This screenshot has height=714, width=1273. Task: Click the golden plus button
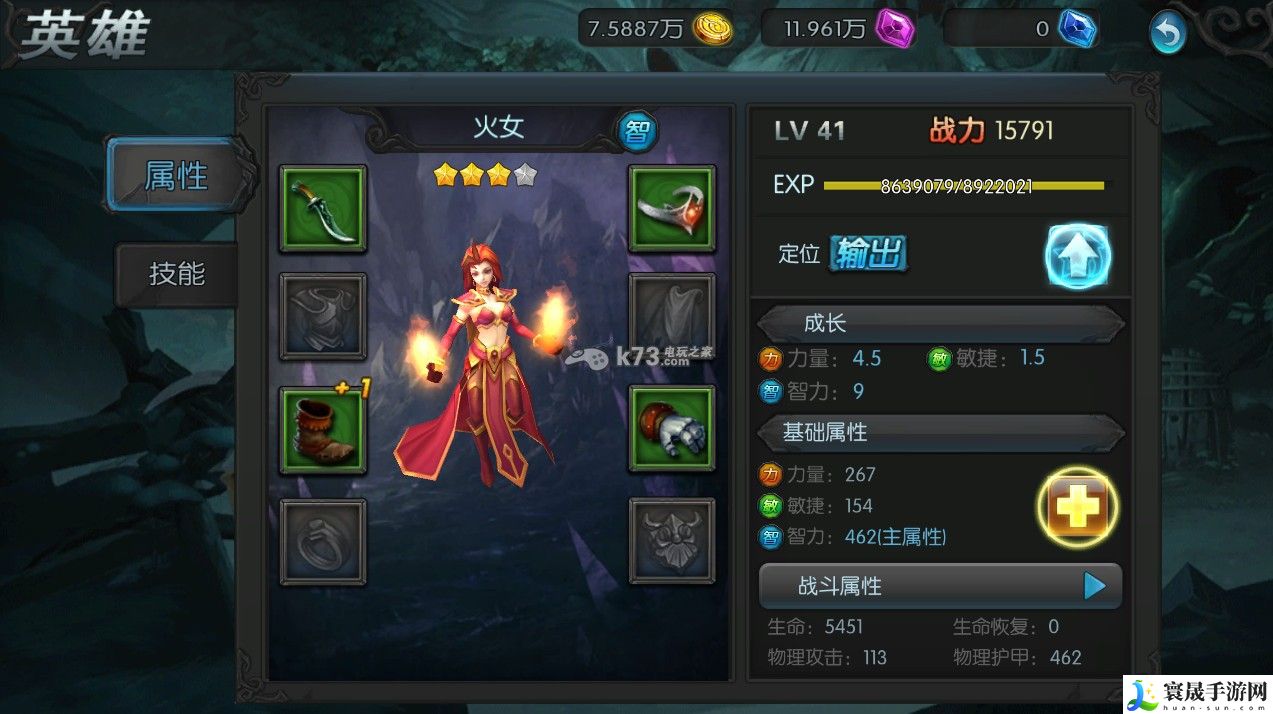[1077, 509]
